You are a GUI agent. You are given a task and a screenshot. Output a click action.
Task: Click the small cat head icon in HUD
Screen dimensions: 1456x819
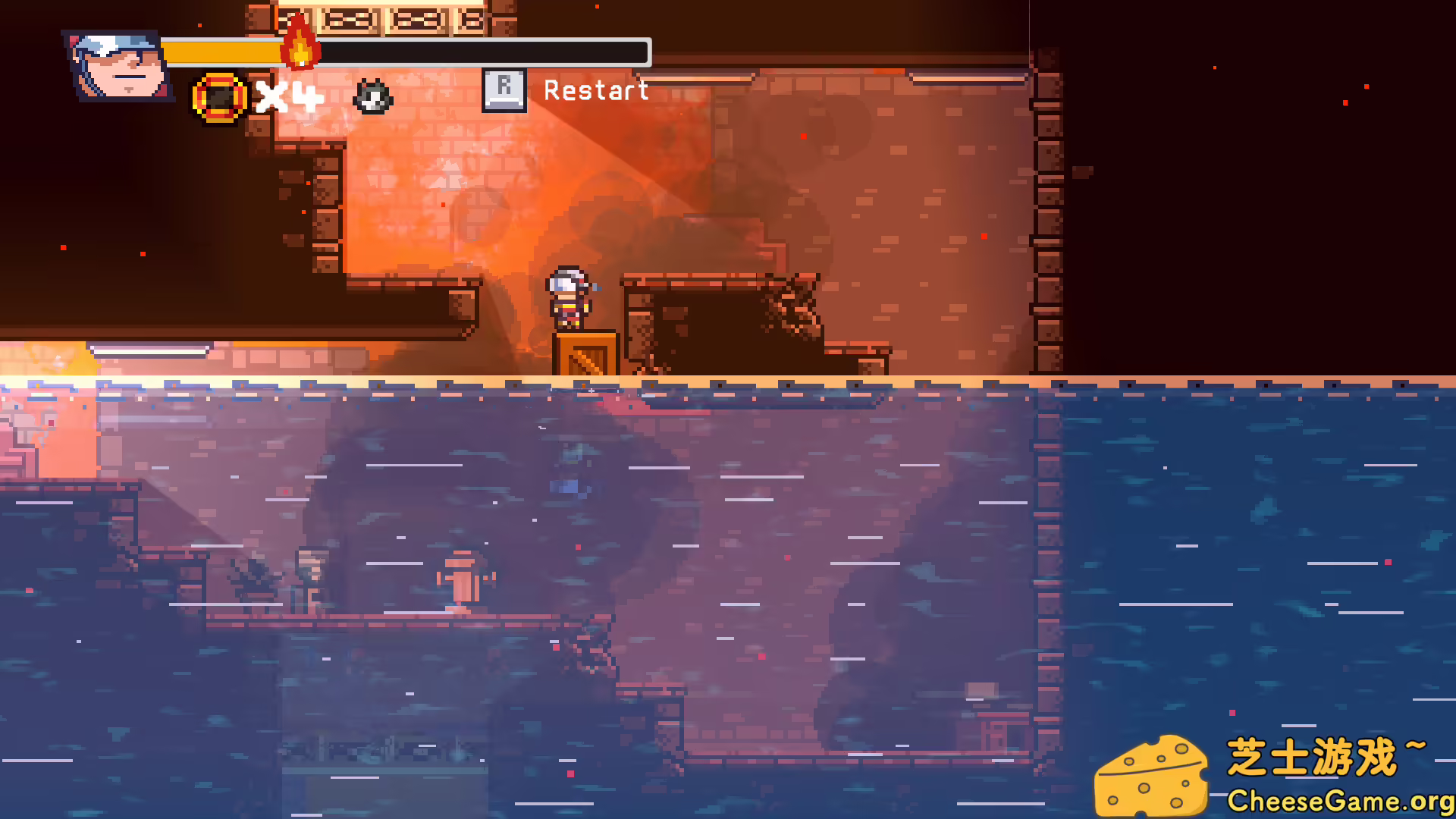point(372,98)
